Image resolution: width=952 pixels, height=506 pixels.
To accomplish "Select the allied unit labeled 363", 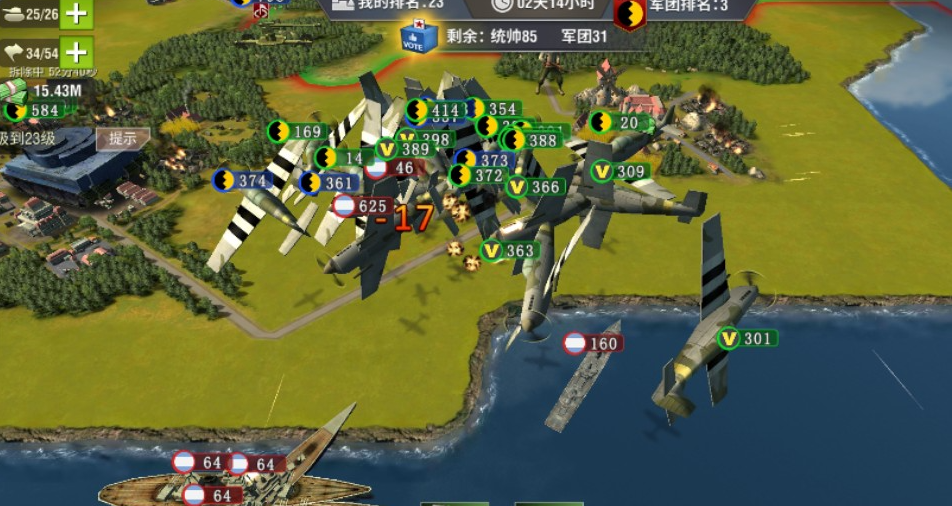I will (509, 250).
